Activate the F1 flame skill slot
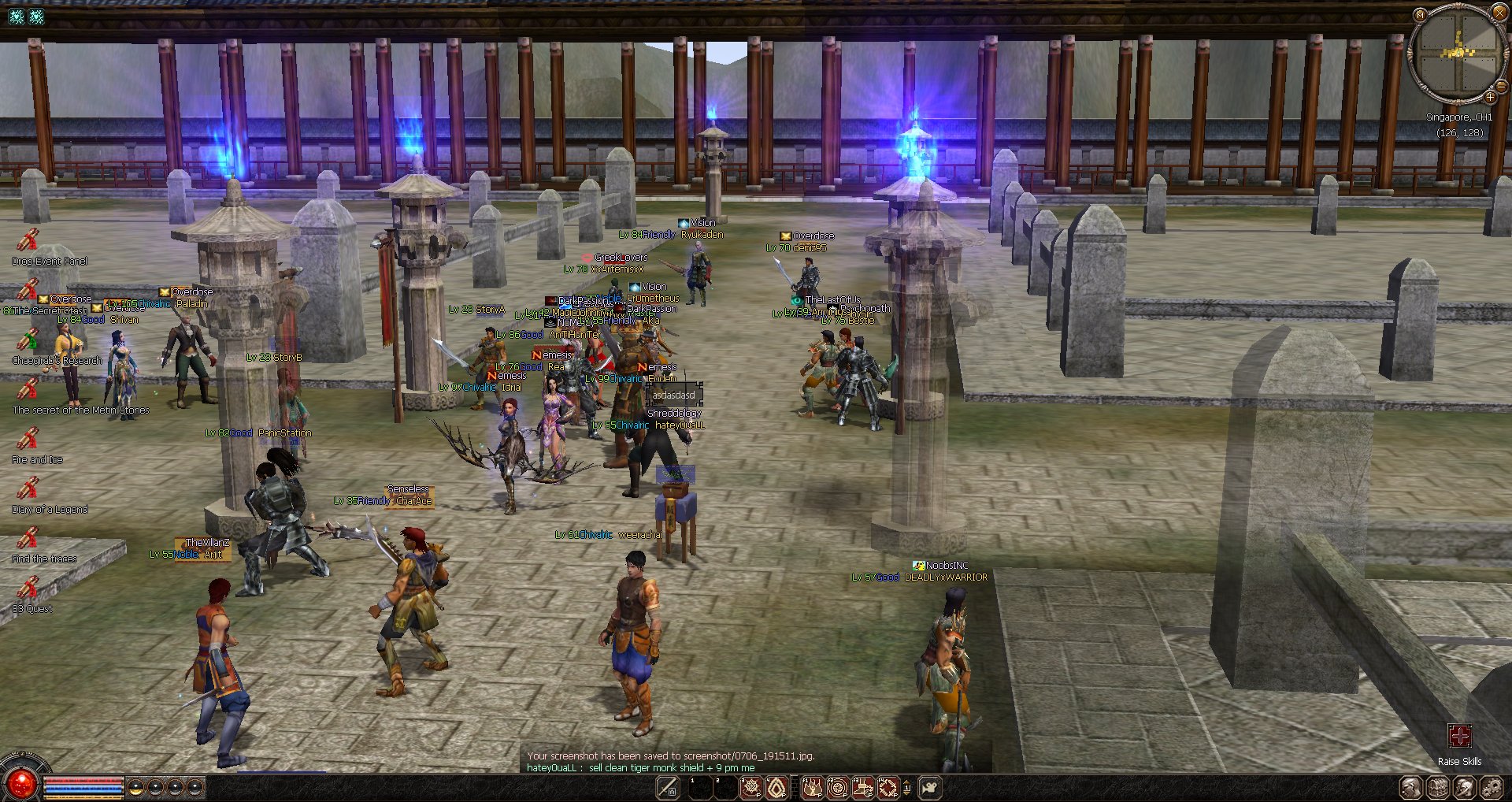The height and width of the screenshot is (802, 1512). coord(812,787)
